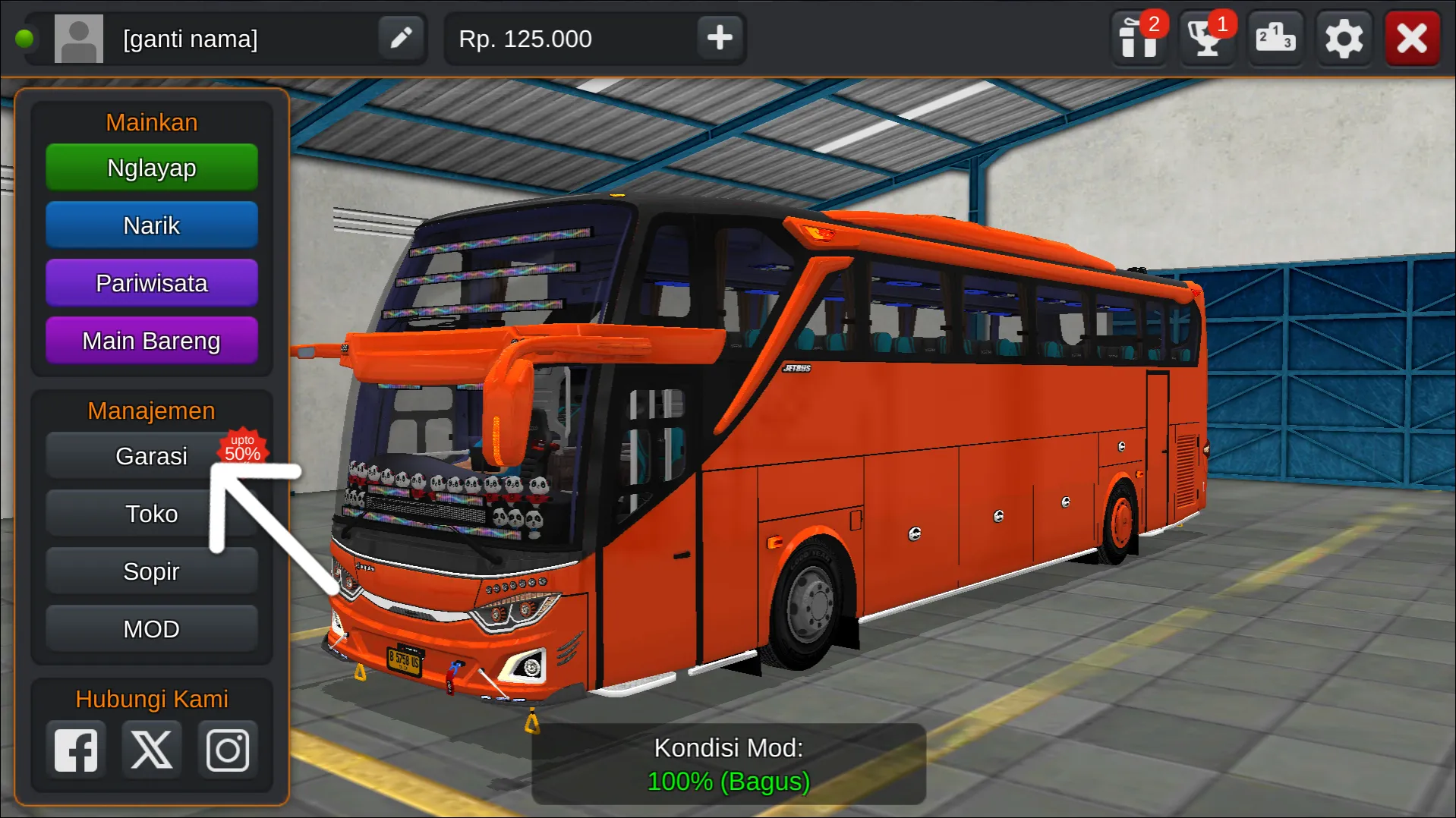1456x818 pixels.
Task: Open the Garasi with 50% discount badge
Action: pos(151,455)
